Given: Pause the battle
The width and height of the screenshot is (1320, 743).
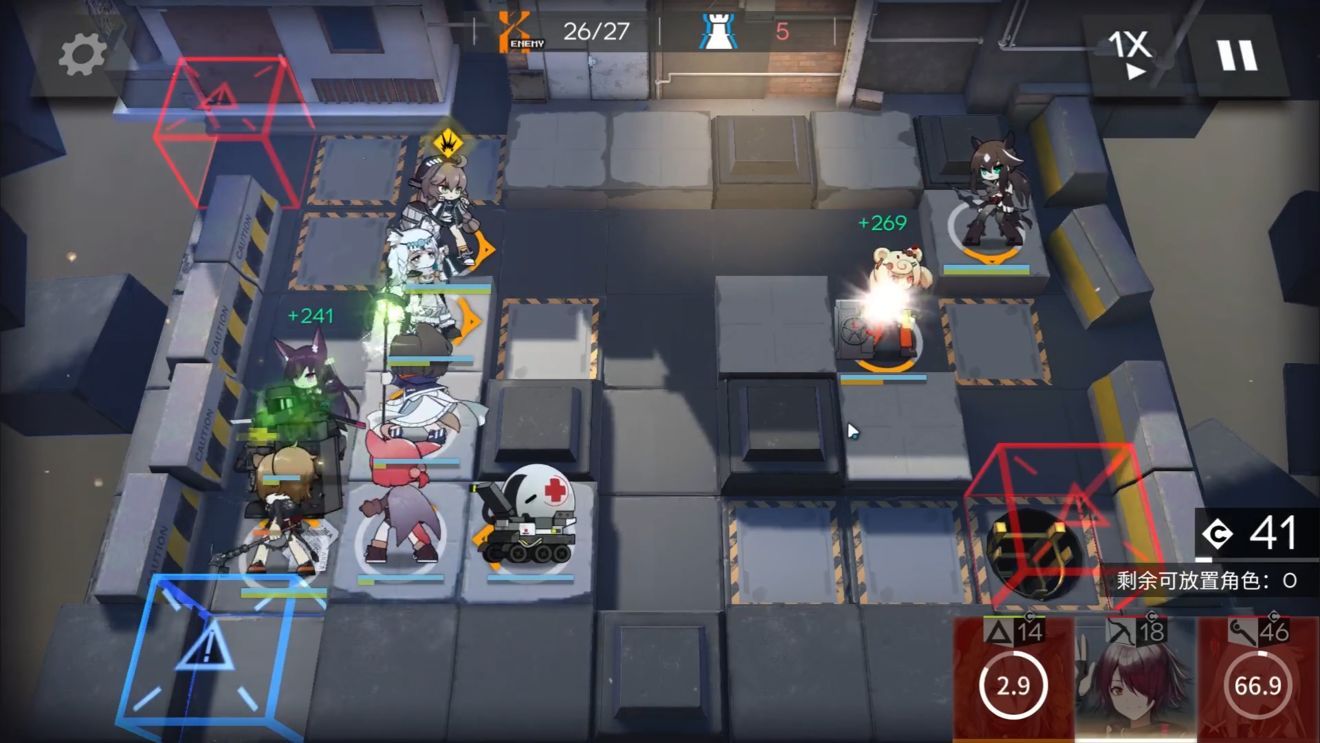Looking at the screenshot, I should click(1237, 55).
